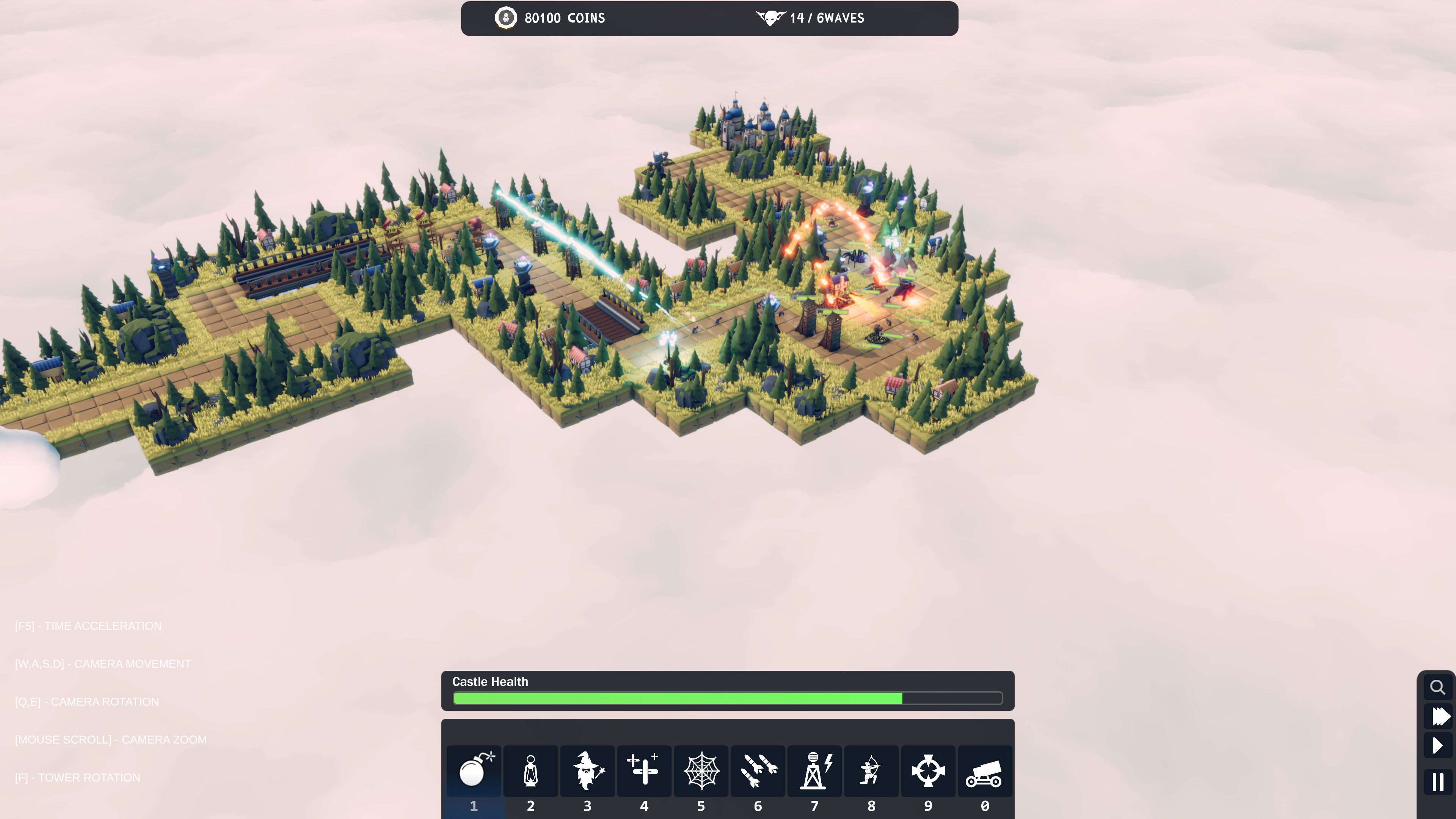Viewport: 1456px width, 819px height.
Task: Click the Castle Health progress bar
Action: pyautogui.click(x=728, y=698)
